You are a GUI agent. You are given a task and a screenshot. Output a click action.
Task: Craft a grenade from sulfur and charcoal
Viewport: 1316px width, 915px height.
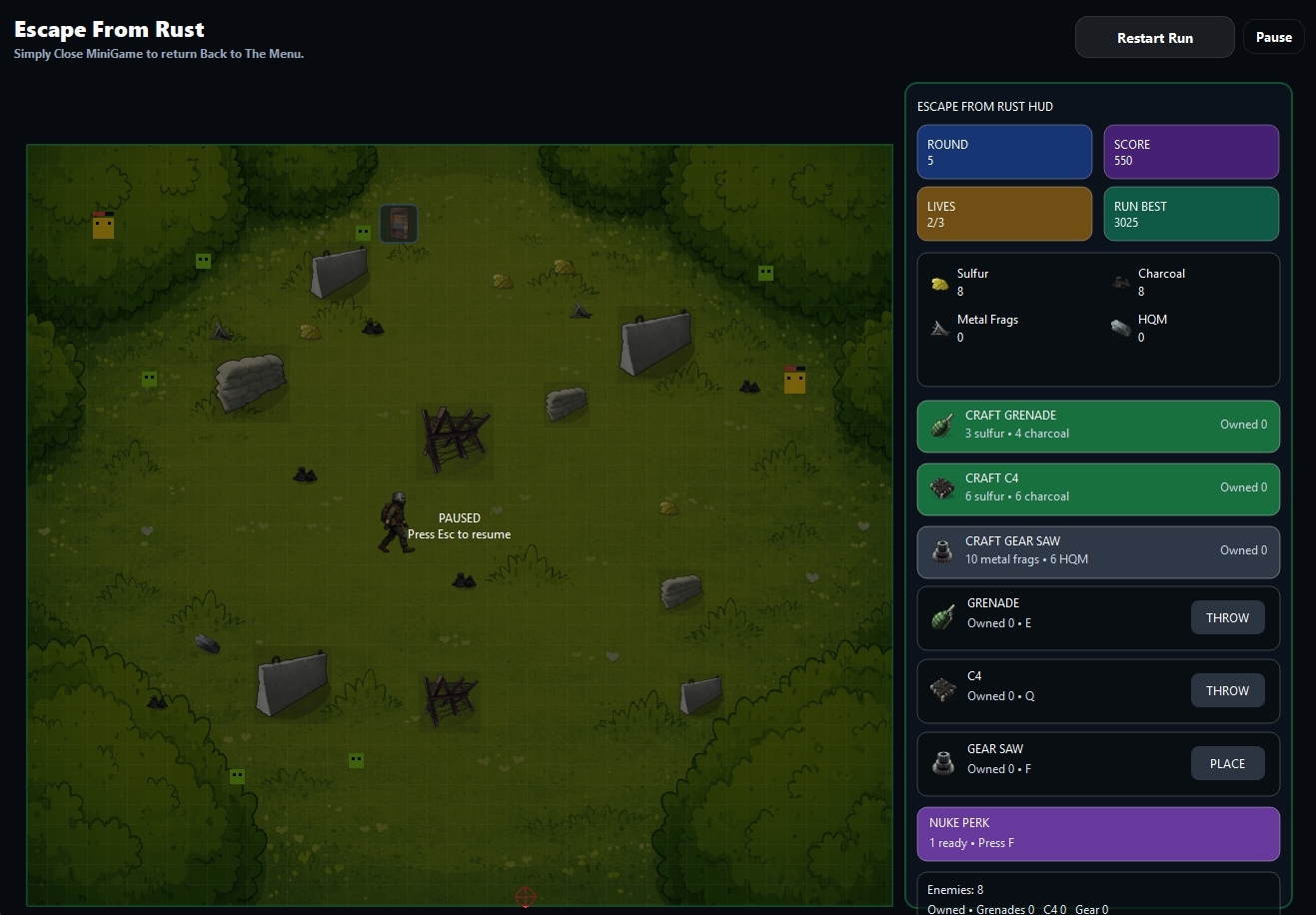(1097, 425)
